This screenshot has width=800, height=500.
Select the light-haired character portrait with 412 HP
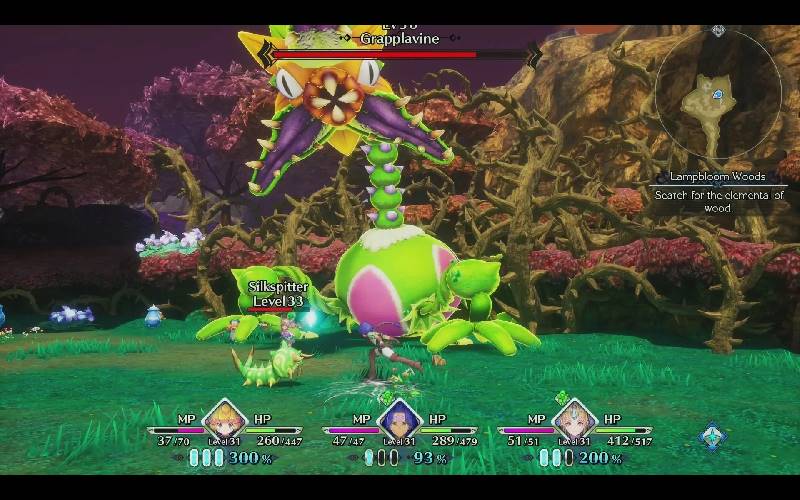[574, 423]
